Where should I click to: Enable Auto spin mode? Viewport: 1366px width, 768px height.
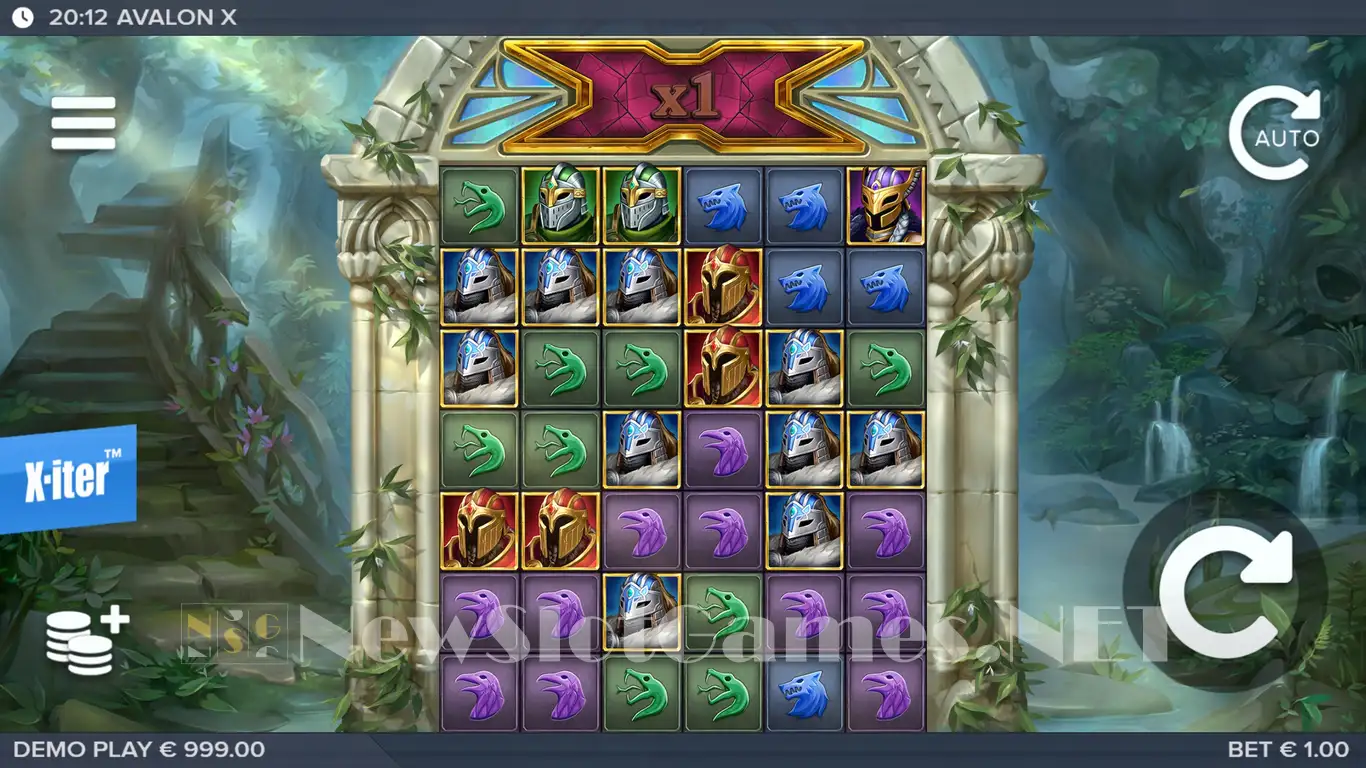point(1275,134)
